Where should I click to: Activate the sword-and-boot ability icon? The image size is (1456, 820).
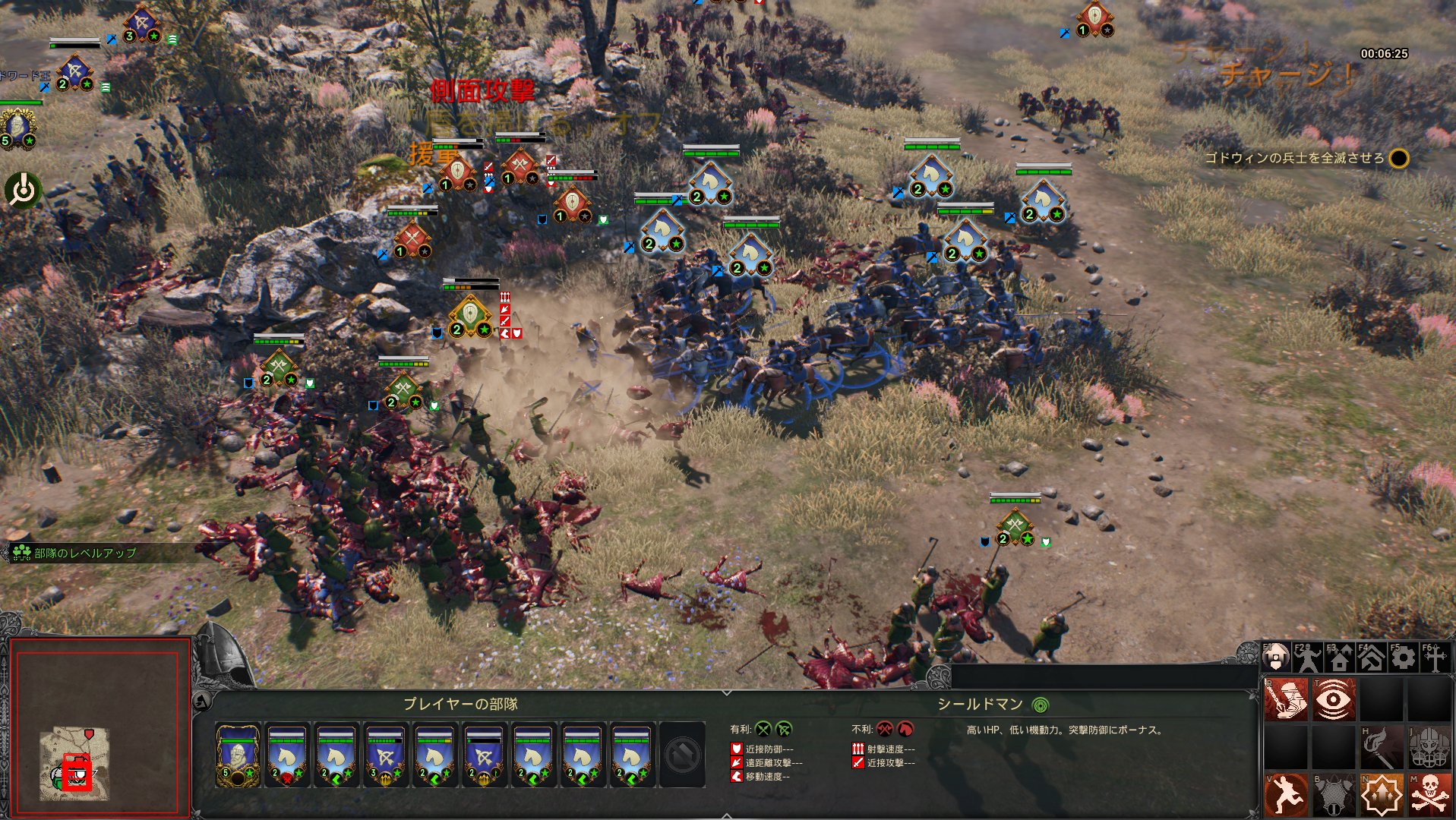[x=1286, y=699]
